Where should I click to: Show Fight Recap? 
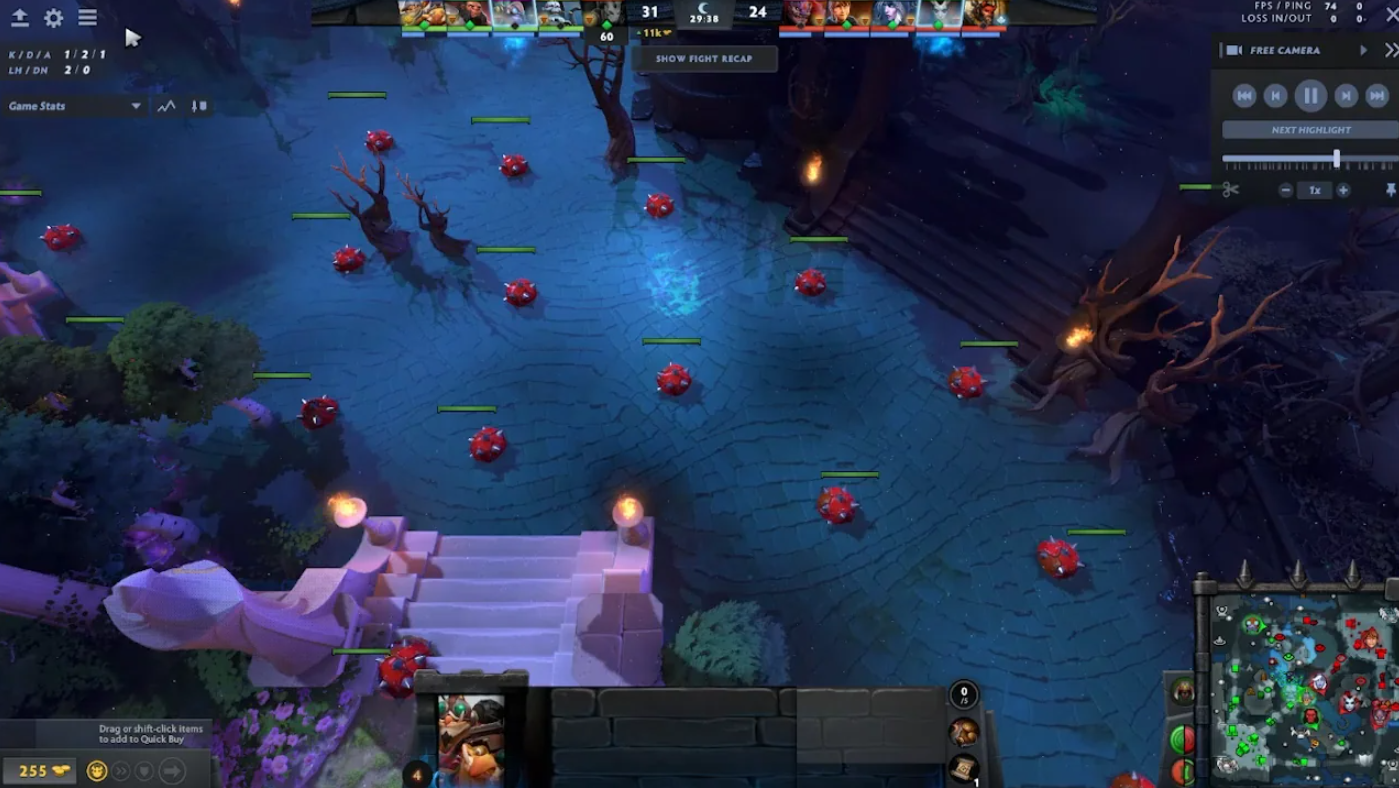click(704, 59)
